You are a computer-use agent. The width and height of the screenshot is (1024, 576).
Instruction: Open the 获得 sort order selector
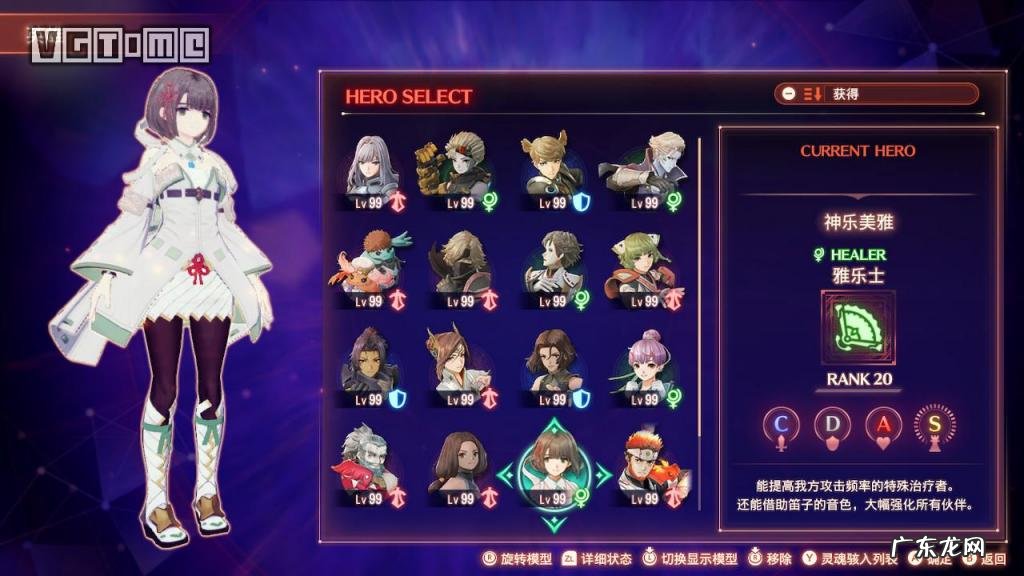pyautogui.click(x=876, y=94)
